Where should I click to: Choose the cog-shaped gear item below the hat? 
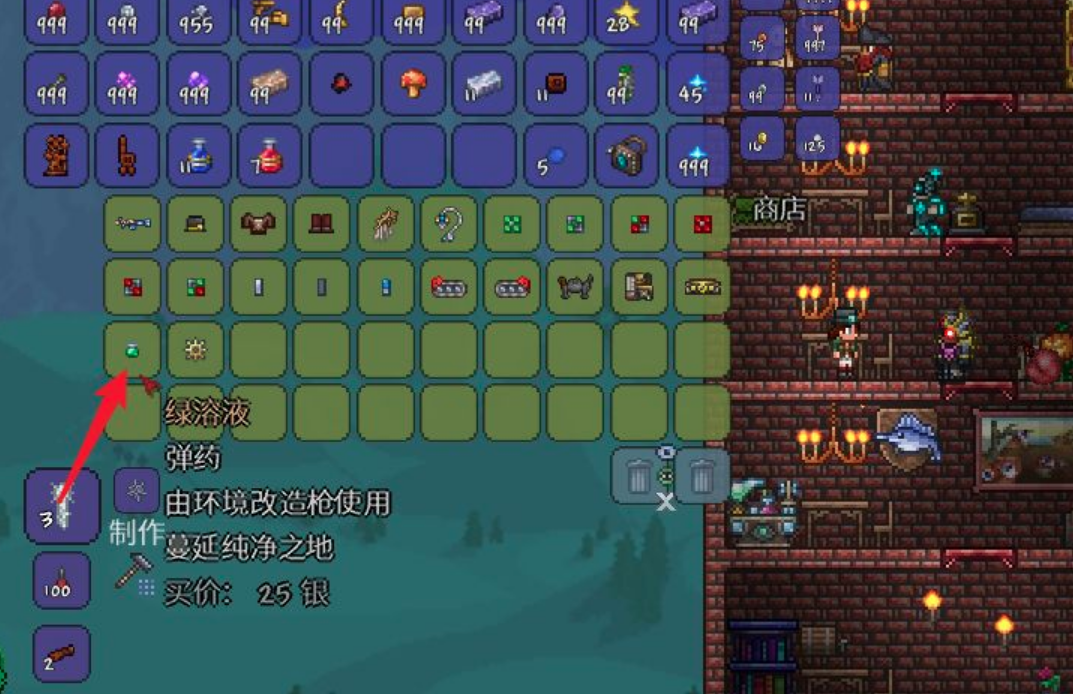[195, 349]
